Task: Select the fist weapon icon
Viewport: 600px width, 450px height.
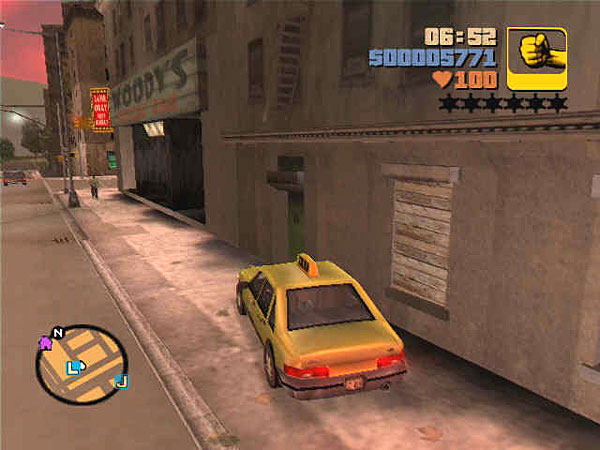Action: click(537, 57)
